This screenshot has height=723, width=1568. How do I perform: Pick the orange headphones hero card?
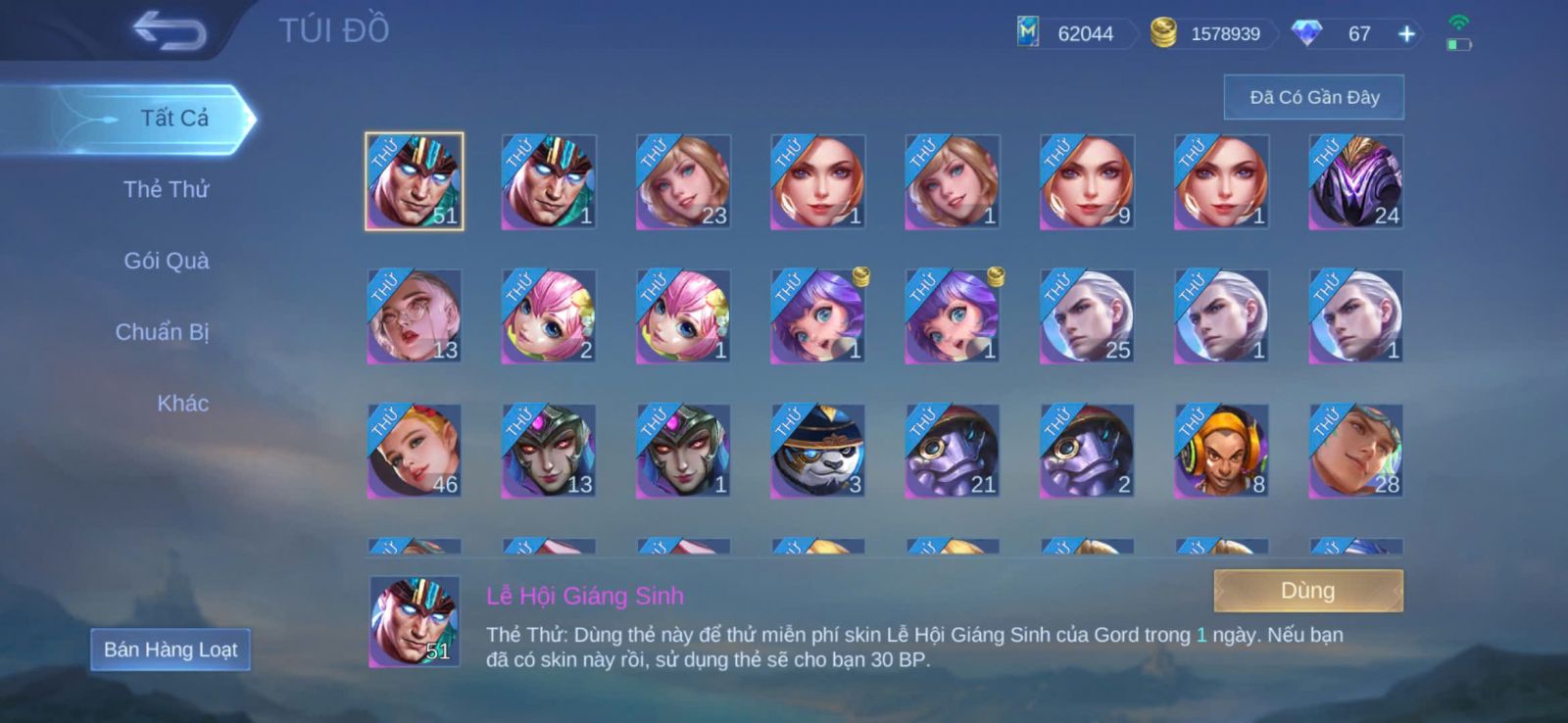point(1221,451)
